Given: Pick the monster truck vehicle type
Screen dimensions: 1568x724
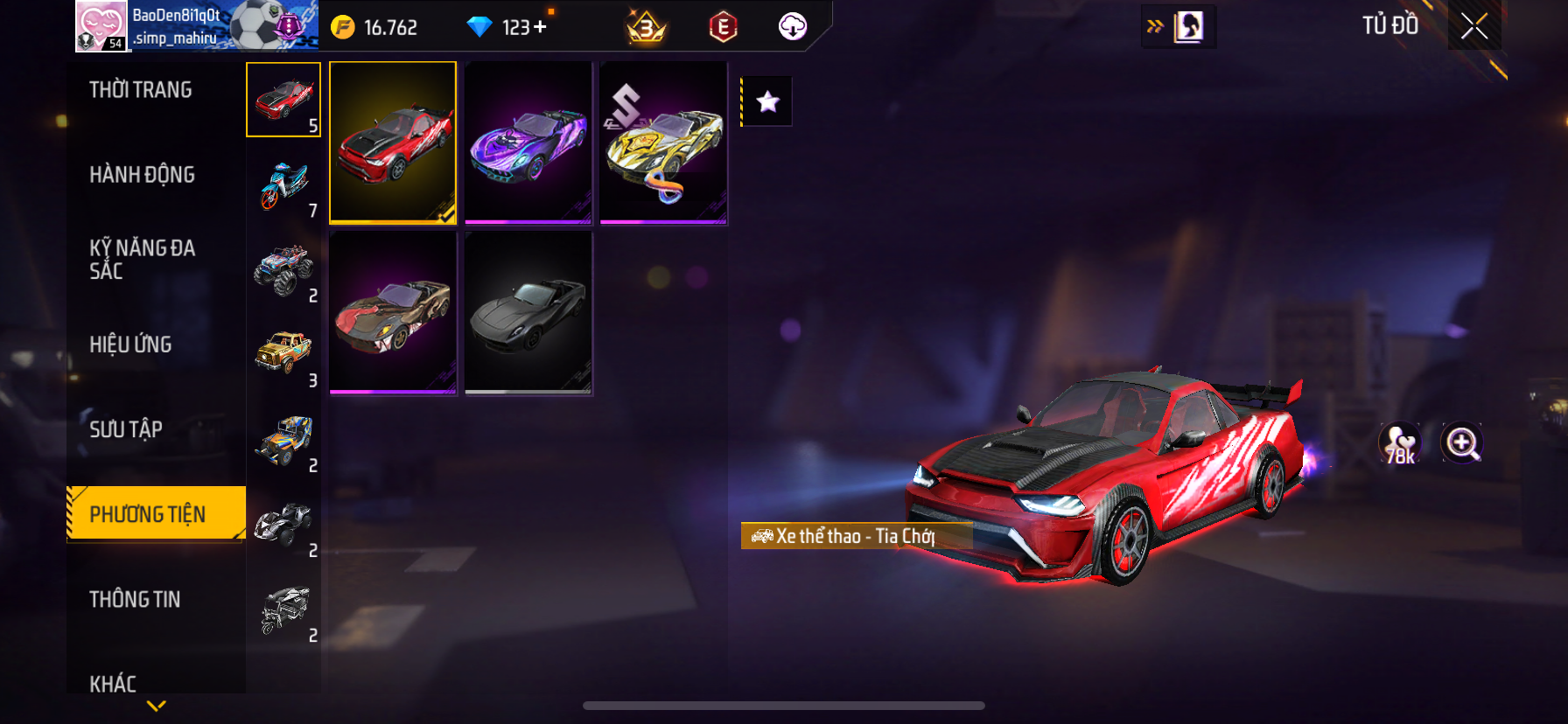Looking at the screenshot, I should (x=283, y=269).
